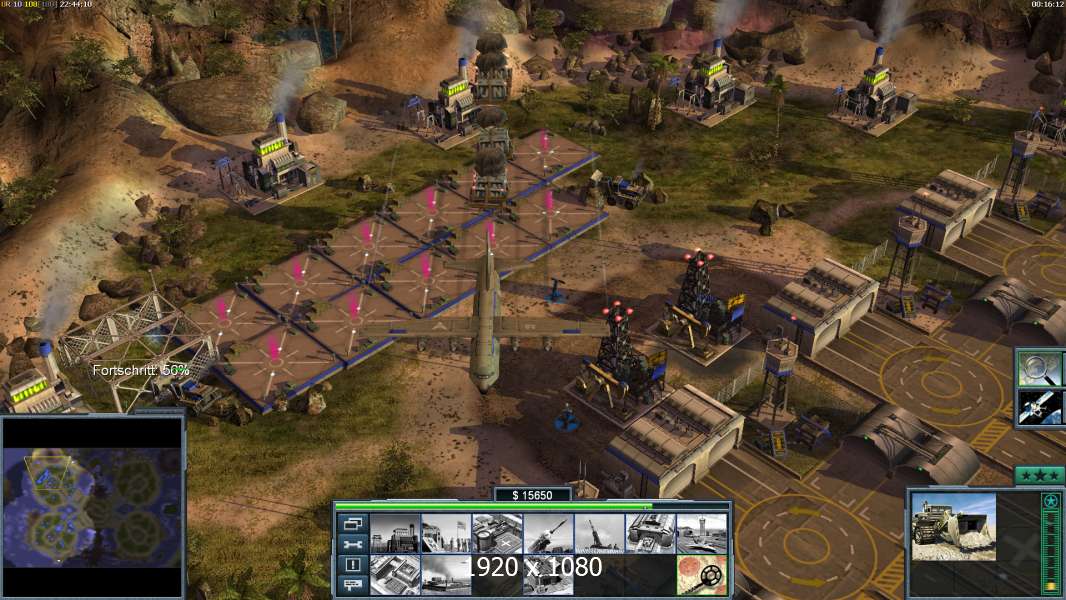Click the selected bulldozer portrait
Viewport: 1066px width, 600px height.
pyautogui.click(x=953, y=526)
